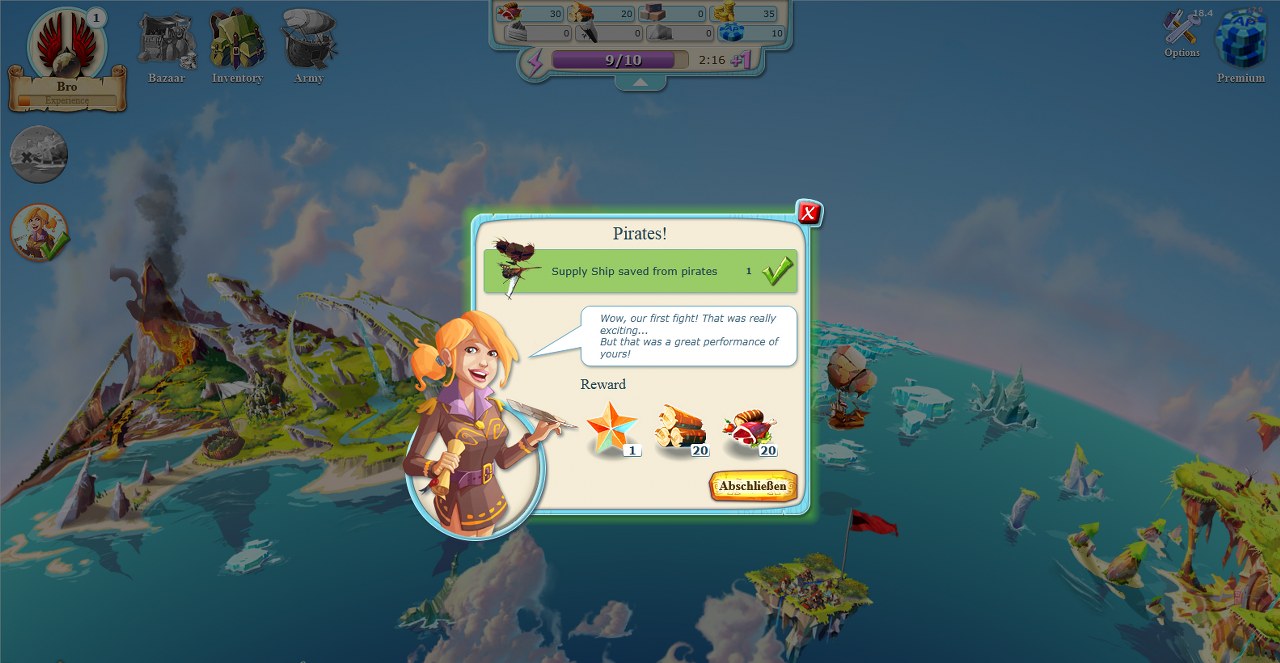Open the Options menu
This screenshot has height=663, width=1280.
pyautogui.click(x=1182, y=34)
